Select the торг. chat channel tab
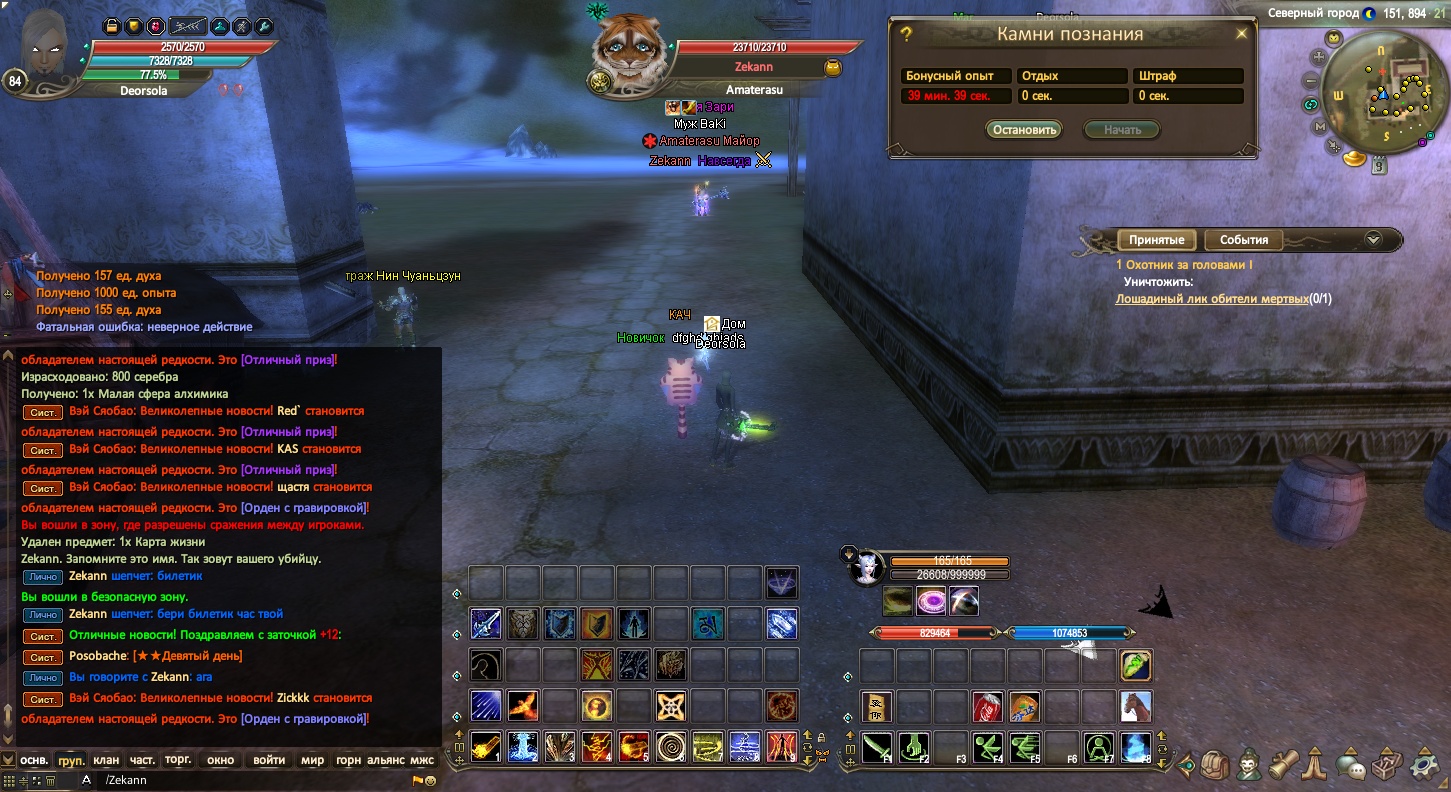 point(178,760)
